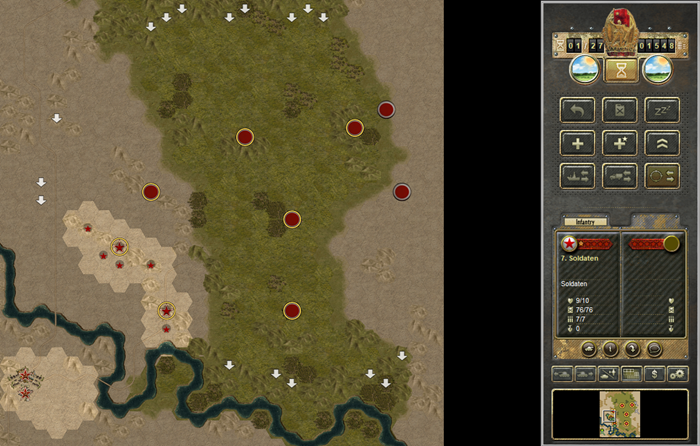Click the curved arrow button under unit stats

pyautogui.click(x=632, y=349)
